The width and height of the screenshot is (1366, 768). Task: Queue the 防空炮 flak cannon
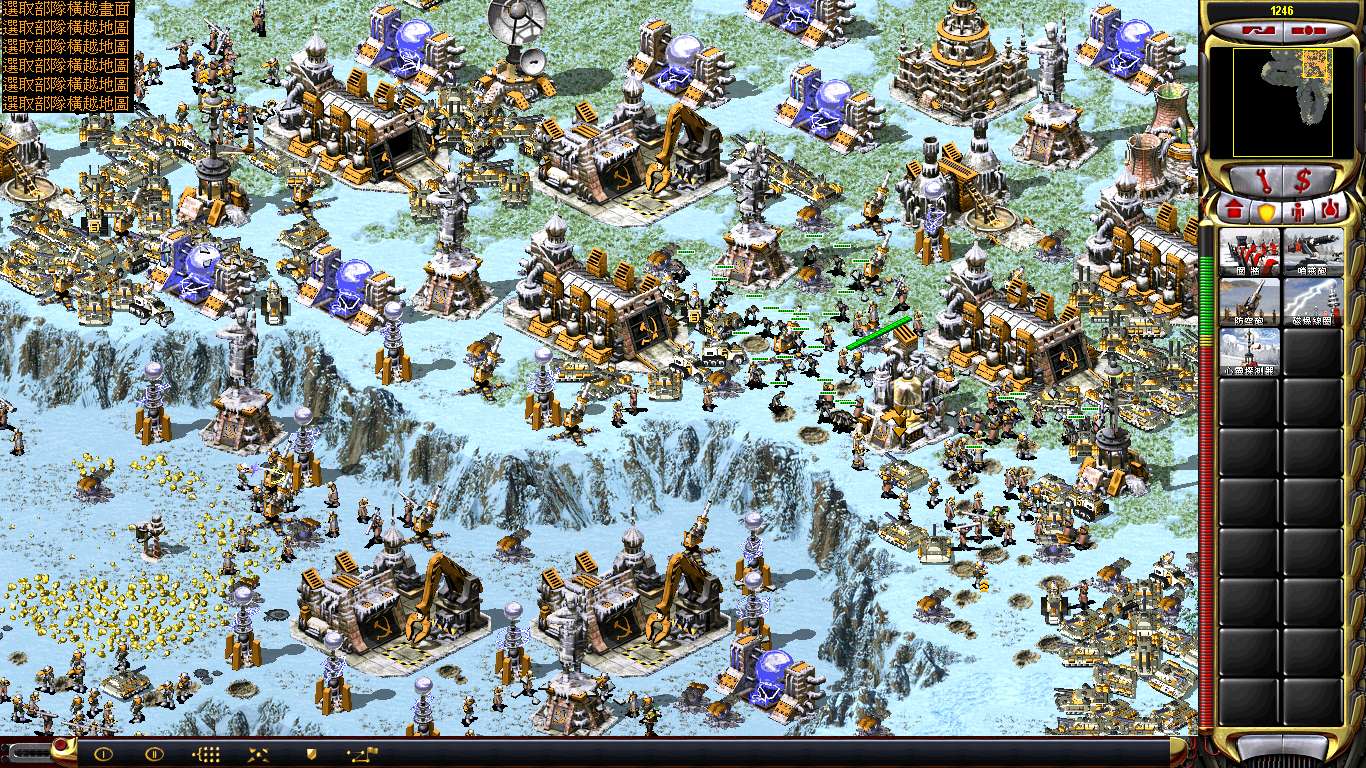(x=1249, y=302)
